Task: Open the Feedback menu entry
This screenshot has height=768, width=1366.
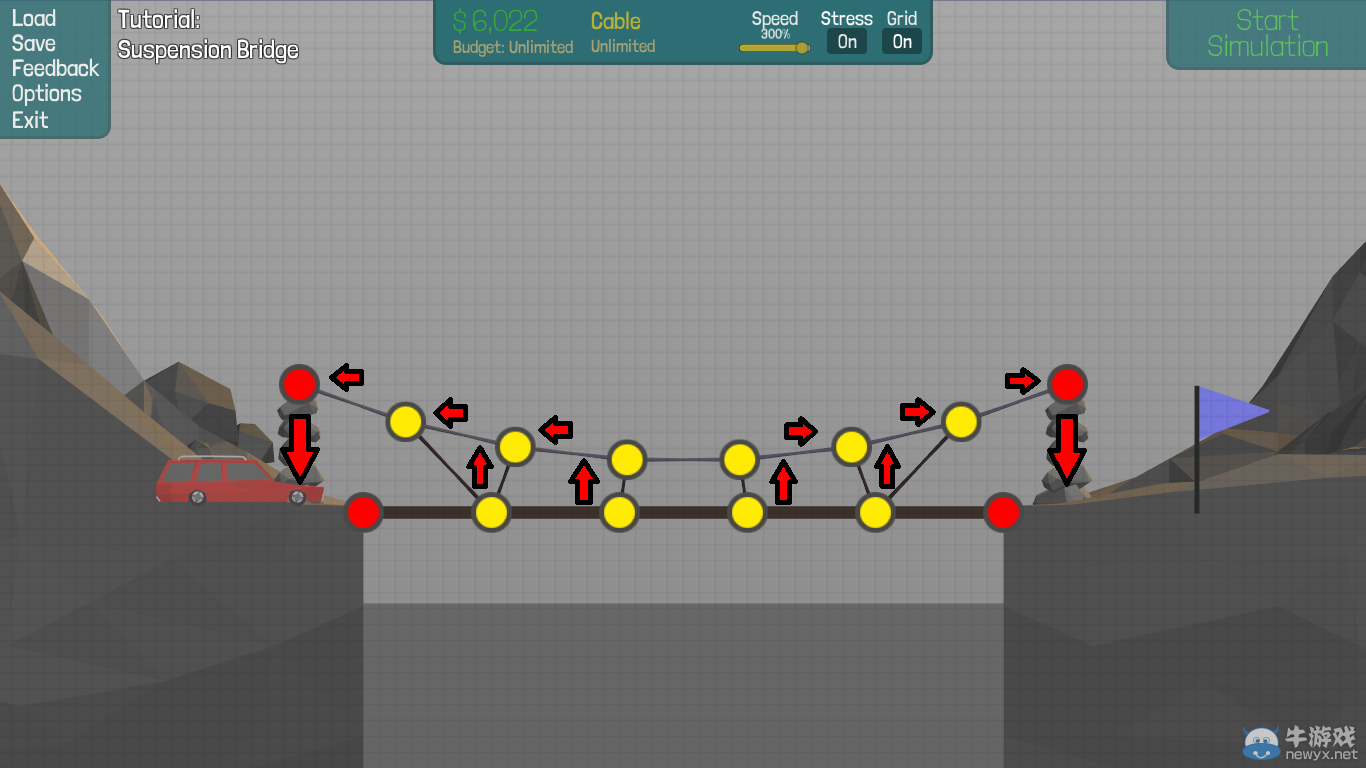Action: pyautogui.click(x=55, y=68)
